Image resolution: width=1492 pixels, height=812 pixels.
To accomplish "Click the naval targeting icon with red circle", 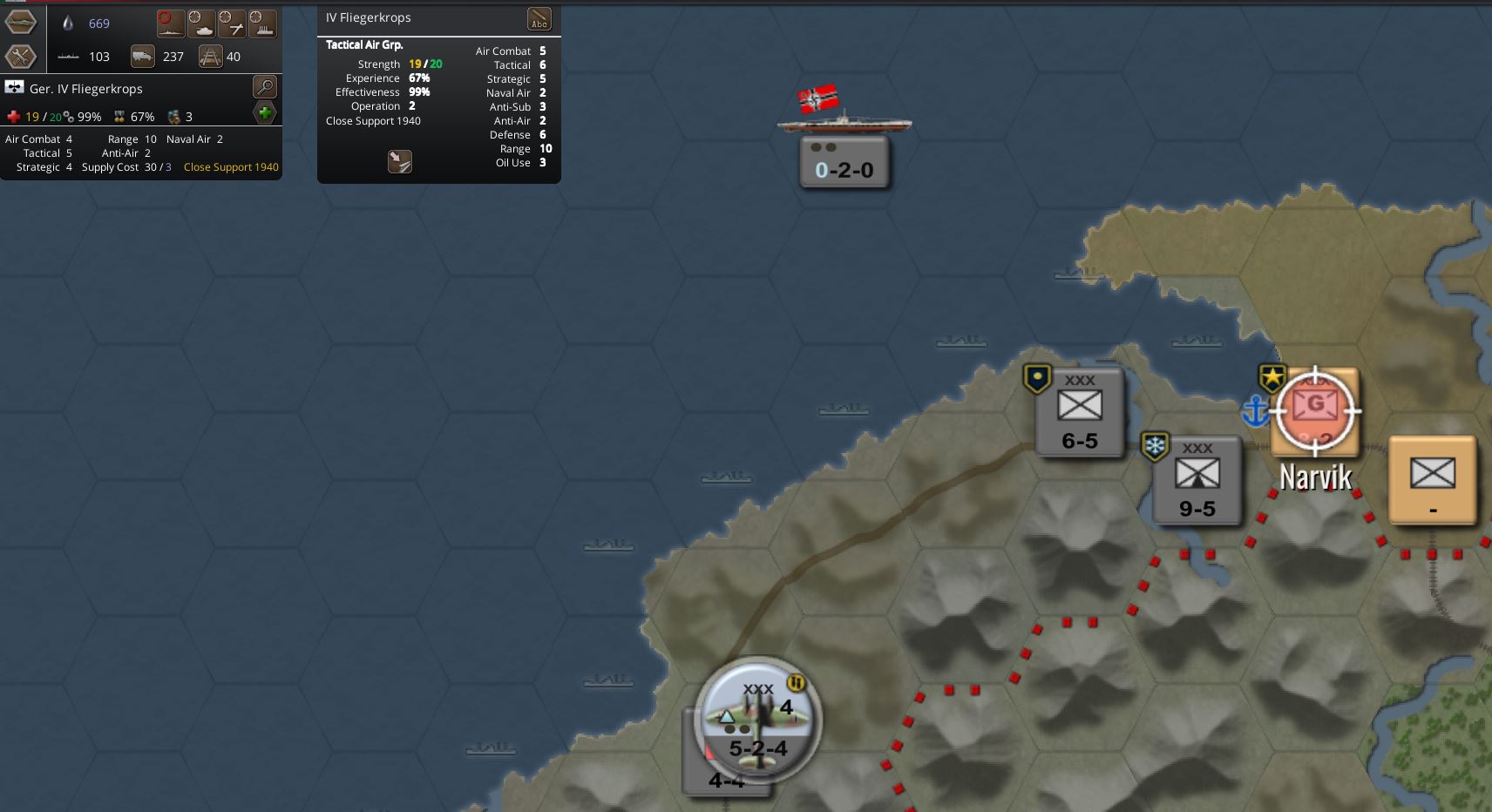I will [x=171, y=24].
